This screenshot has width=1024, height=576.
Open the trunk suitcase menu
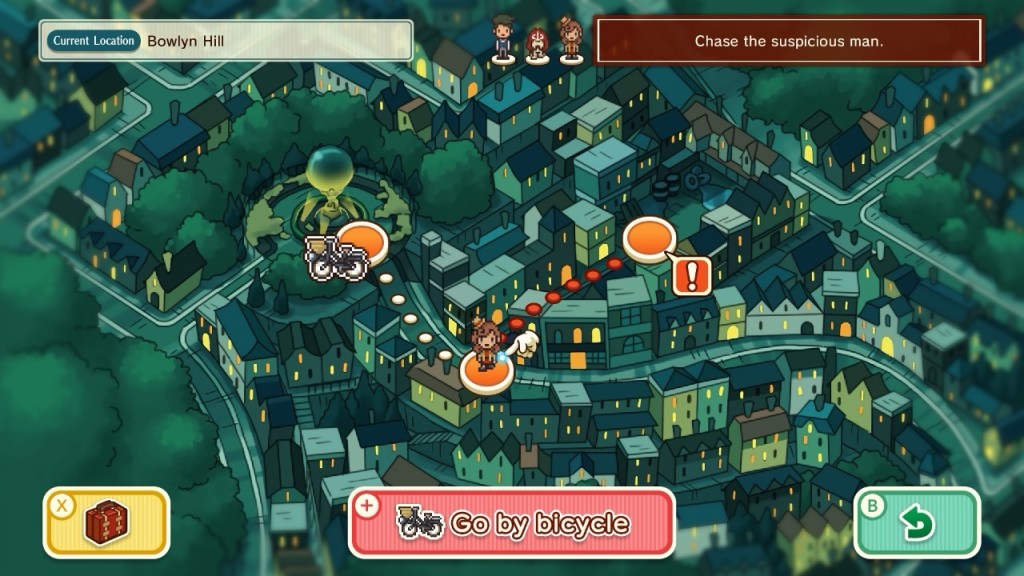pos(106,522)
